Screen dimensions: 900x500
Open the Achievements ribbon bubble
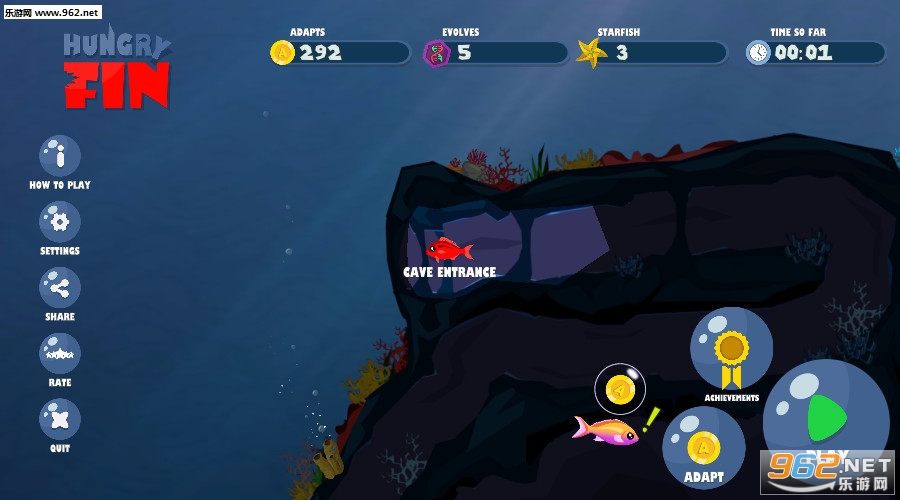731,349
